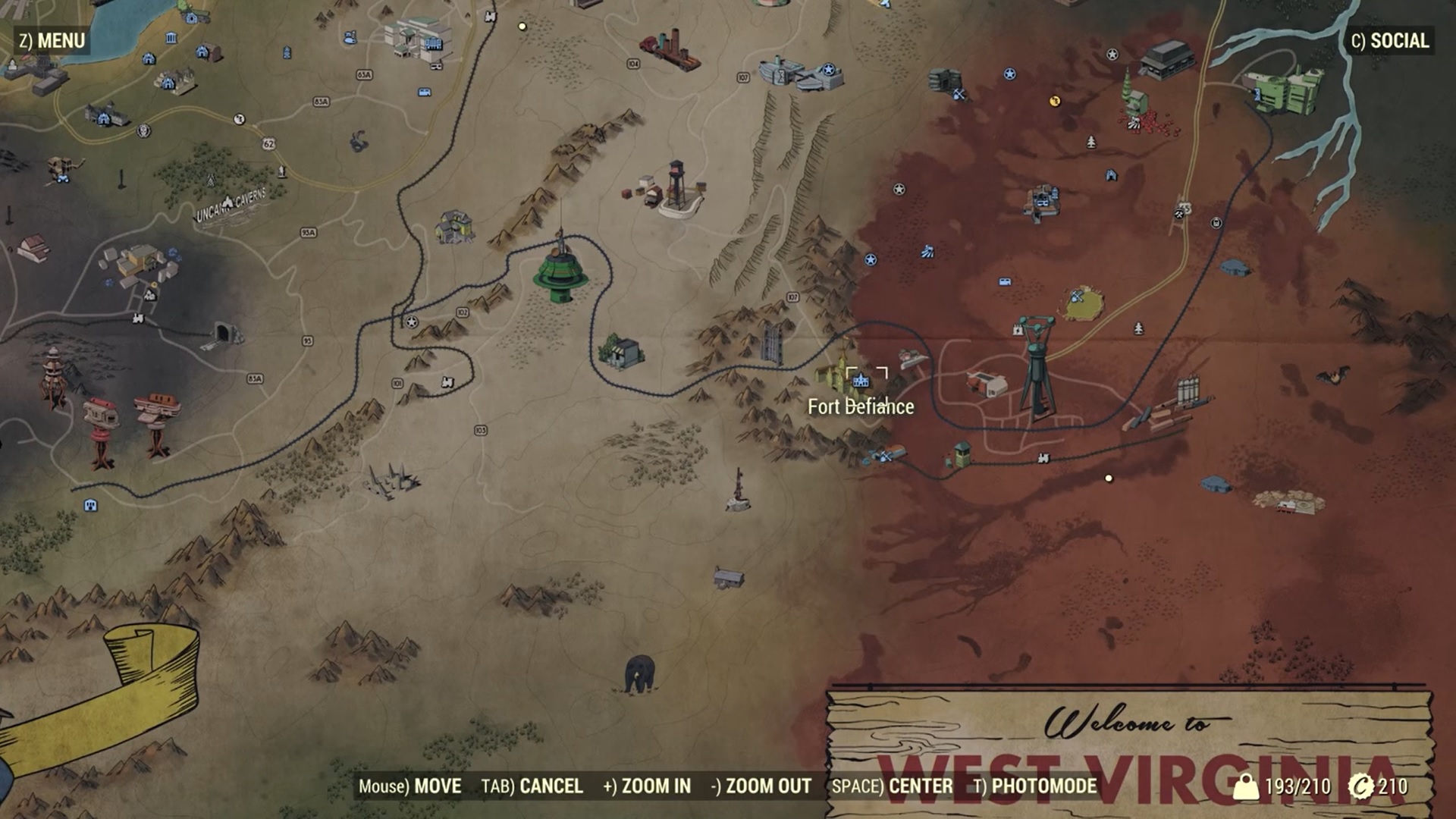The height and width of the screenshot is (819, 1456).
Task: Select the bat-shaped marker in the red zone
Action: coord(1332,376)
